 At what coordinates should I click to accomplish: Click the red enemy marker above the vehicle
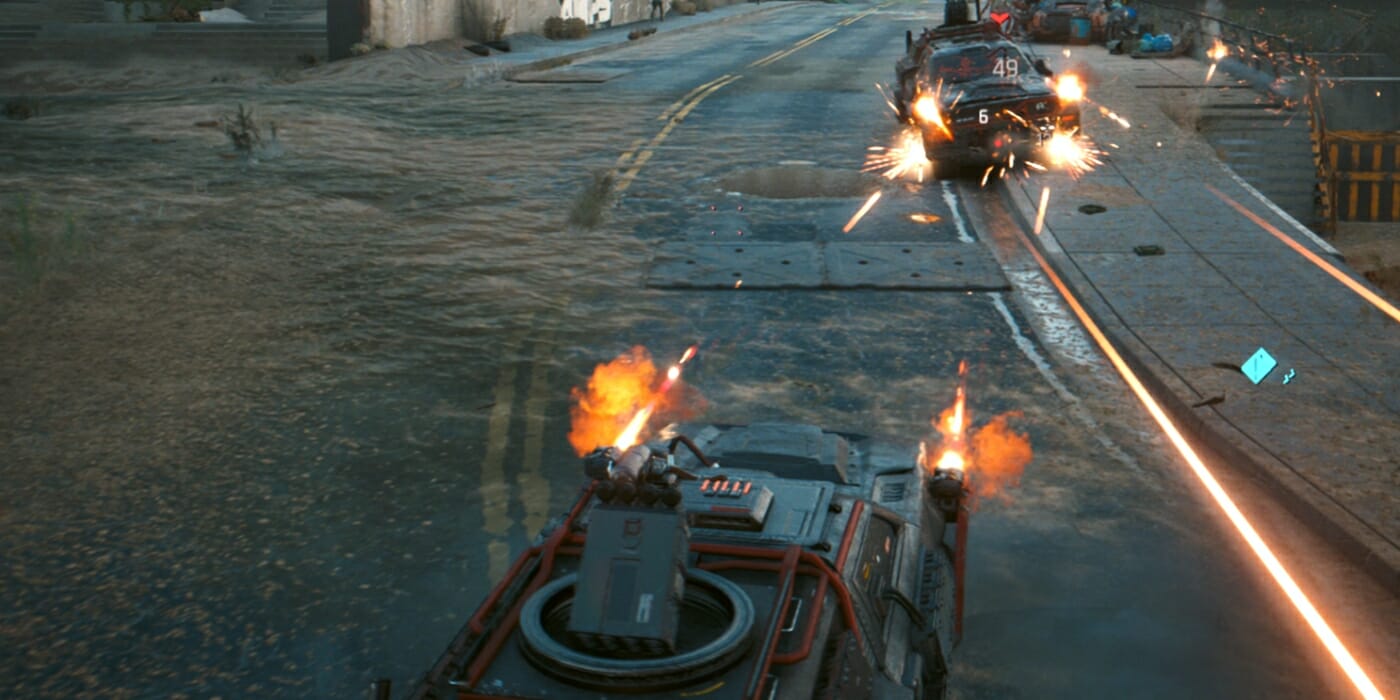tap(999, 18)
